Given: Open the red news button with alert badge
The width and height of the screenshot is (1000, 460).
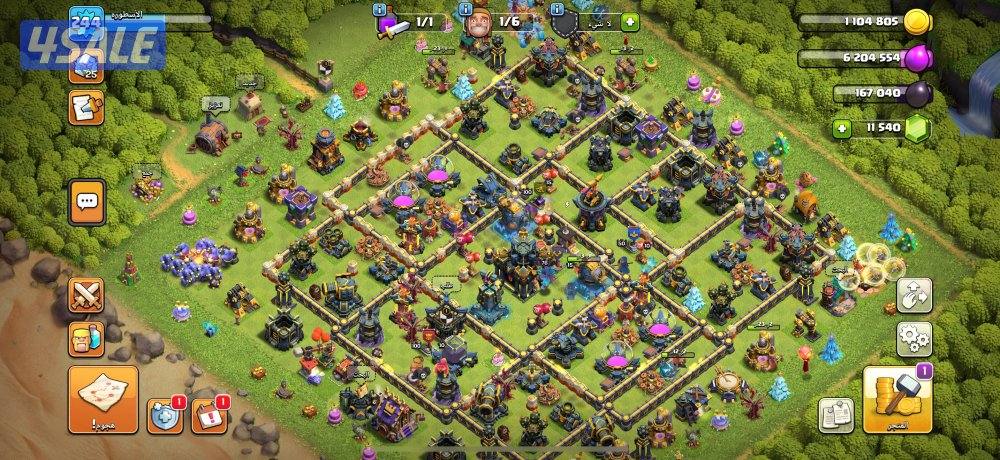Looking at the screenshot, I should pos(208,416).
